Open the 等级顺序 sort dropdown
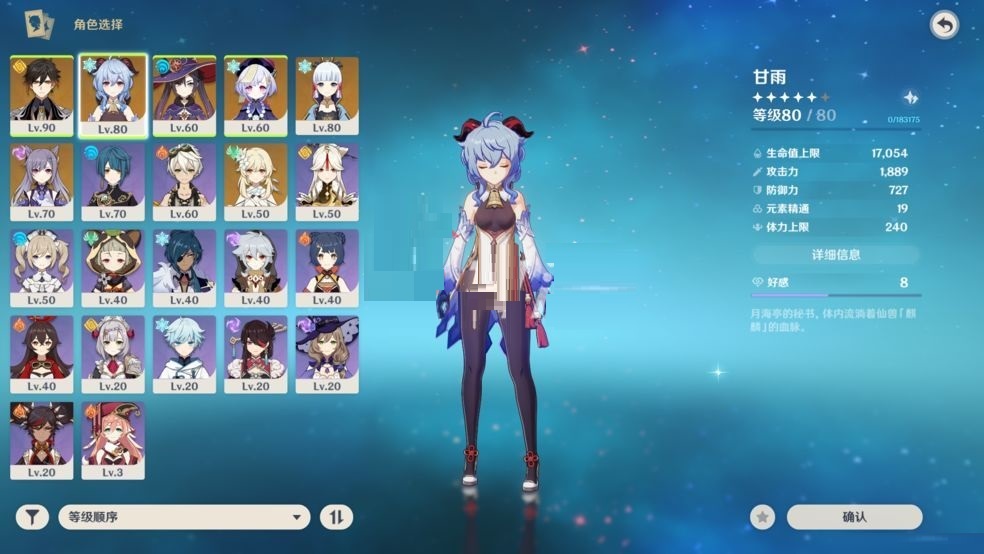The height and width of the screenshot is (554, 984). click(x=185, y=517)
